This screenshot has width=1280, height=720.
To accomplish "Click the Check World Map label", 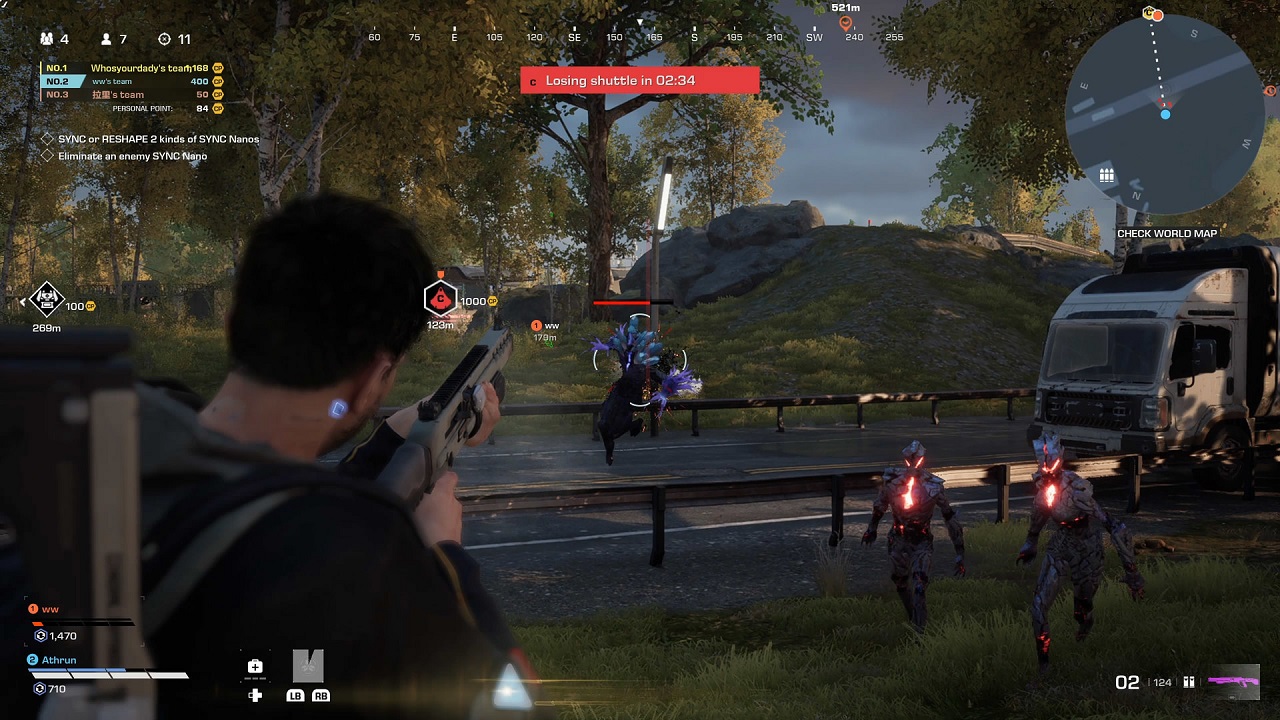I will [x=1166, y=234].
